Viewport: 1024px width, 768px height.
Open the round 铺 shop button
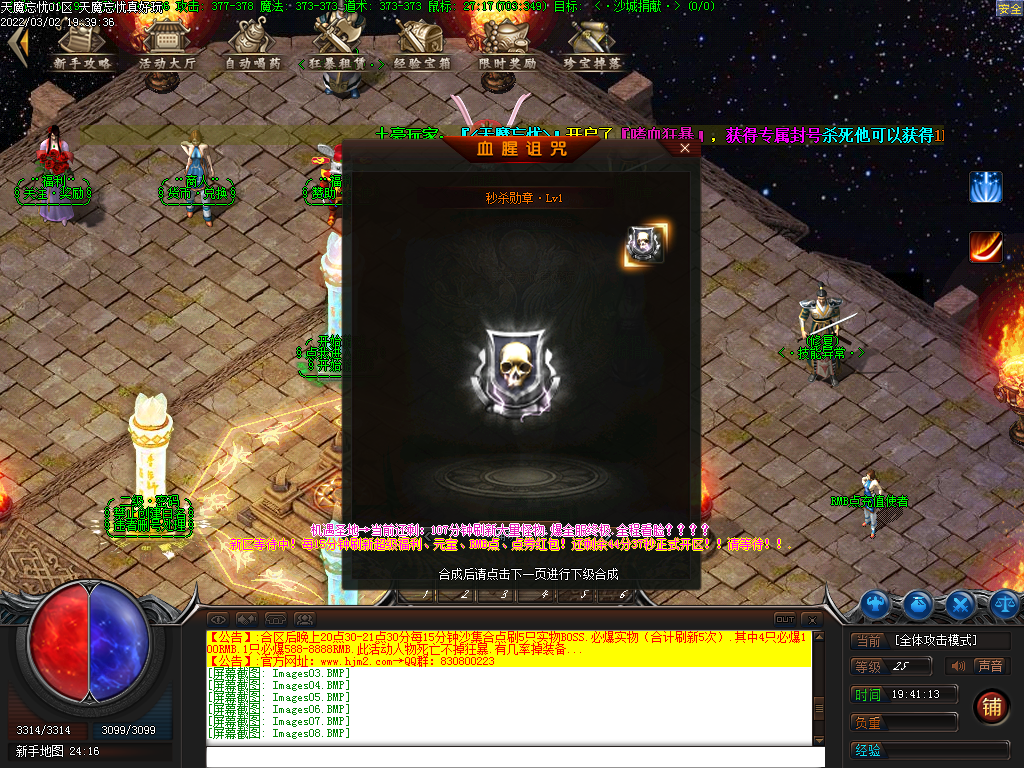coord(991,706)
